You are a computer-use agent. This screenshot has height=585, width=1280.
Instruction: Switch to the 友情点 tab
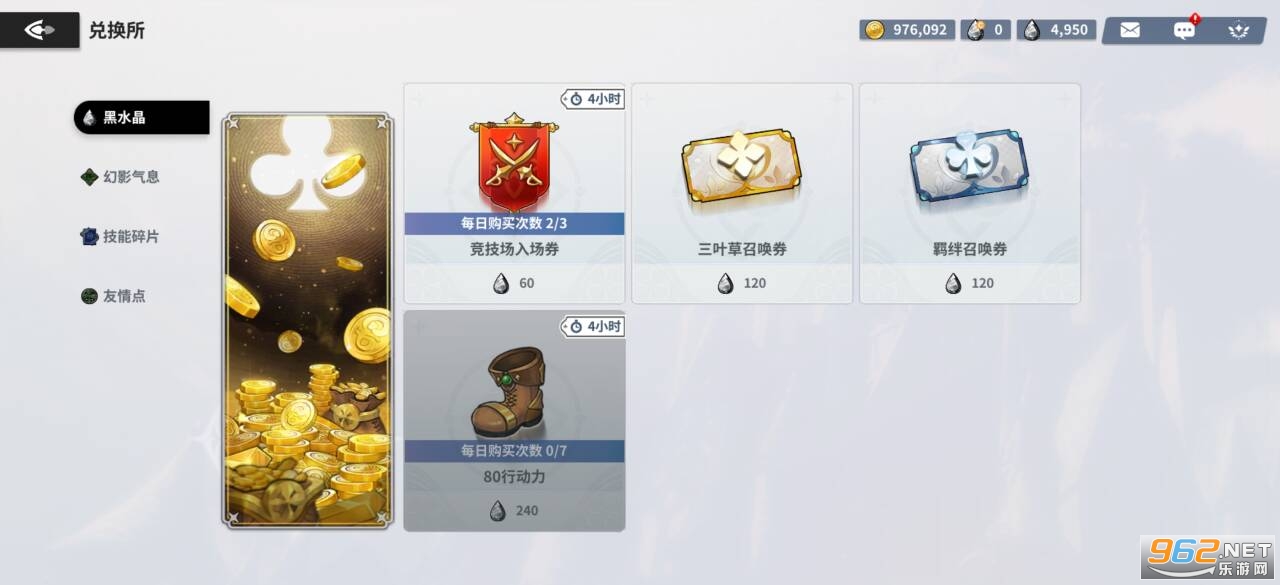click(x=124, y=296)
